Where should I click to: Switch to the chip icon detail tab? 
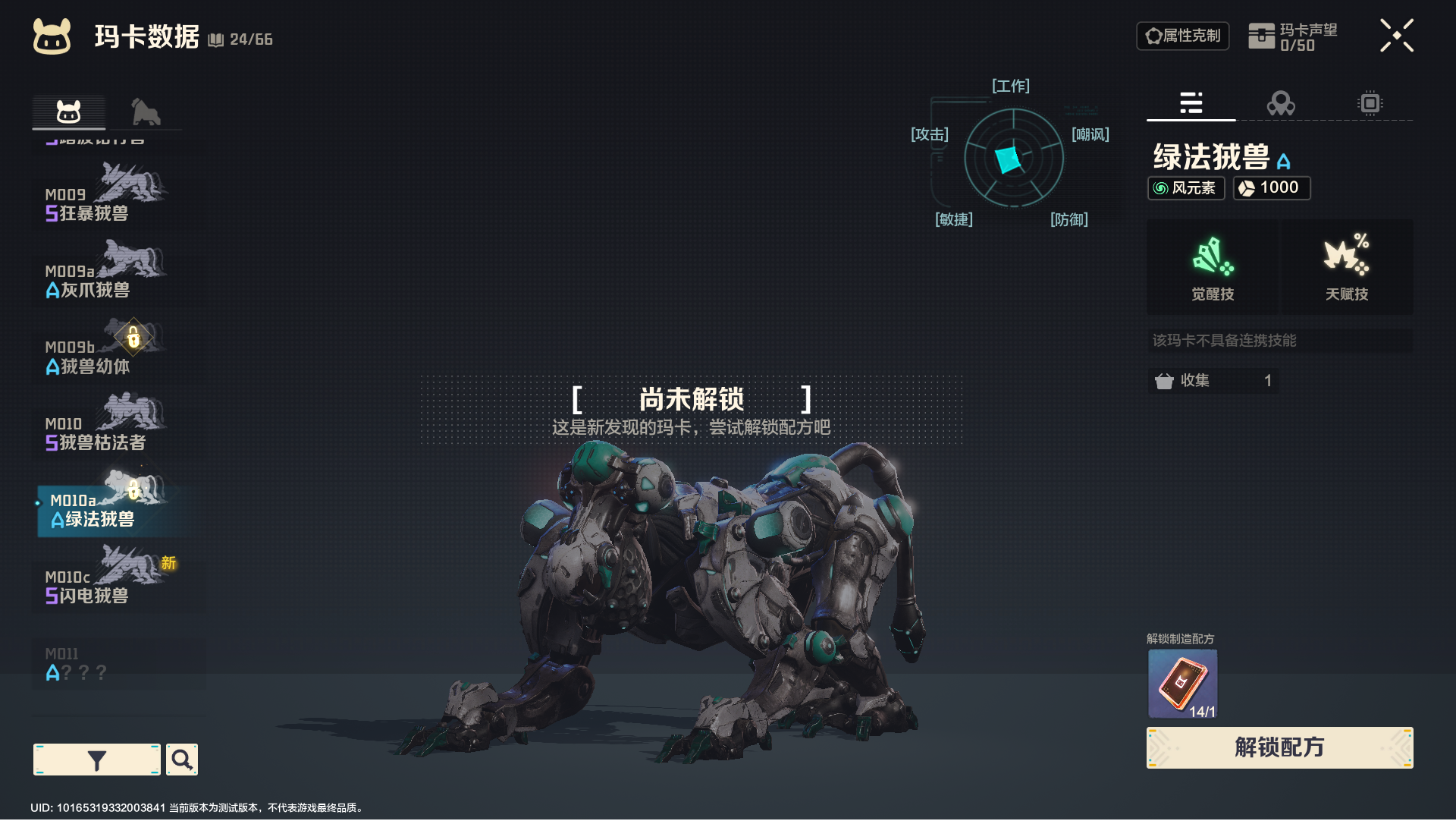[1370, 102]
